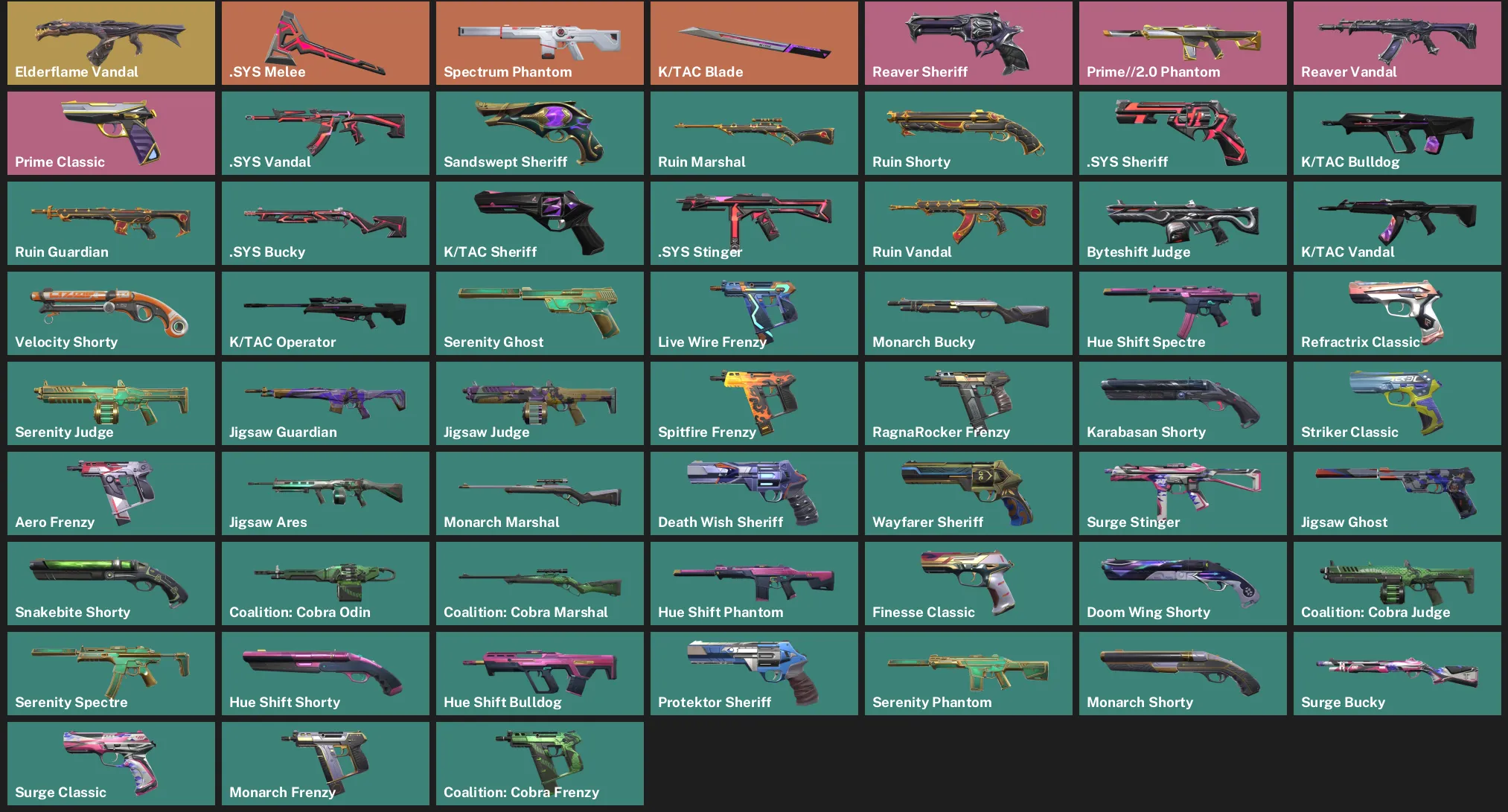Open the Jigsaw Guardian skin
The width and height of the screenshot is (1508, 812).
click(x=325, y=403)
